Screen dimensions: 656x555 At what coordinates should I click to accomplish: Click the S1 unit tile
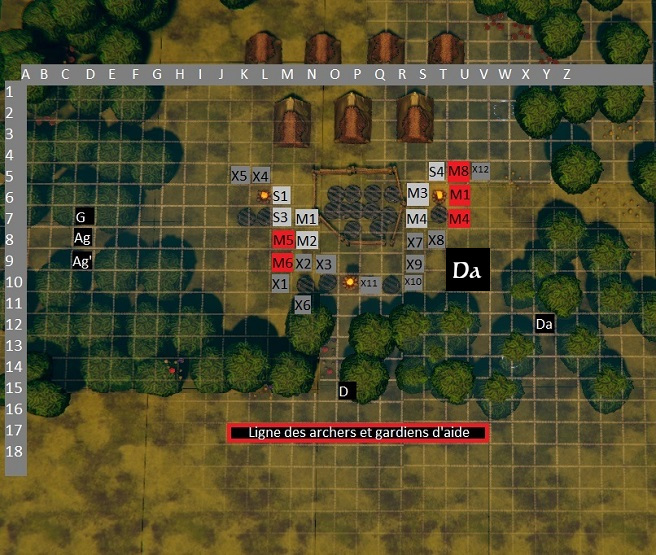[x=281, y=196]
